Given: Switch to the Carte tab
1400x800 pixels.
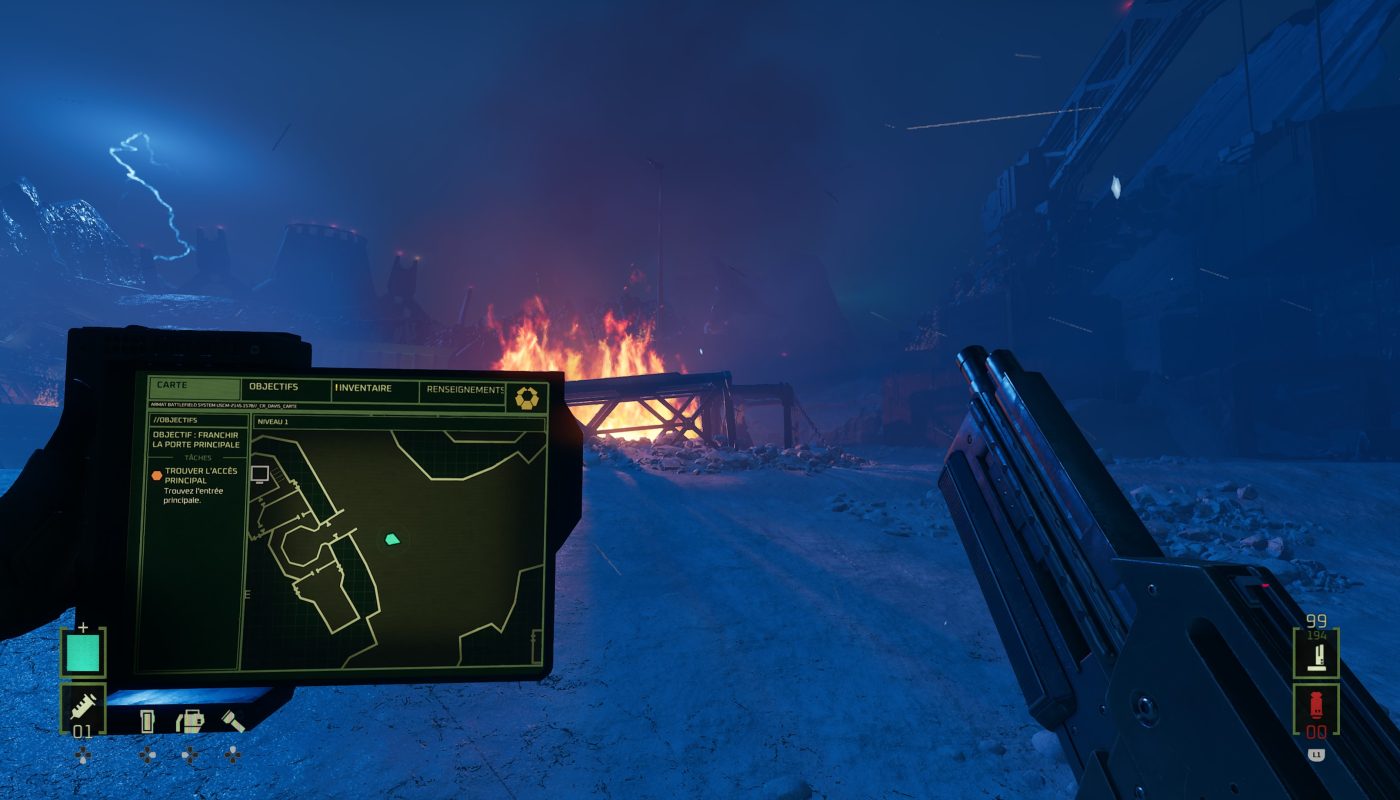Looking at the screenshot, I should (x=172, y=385).
